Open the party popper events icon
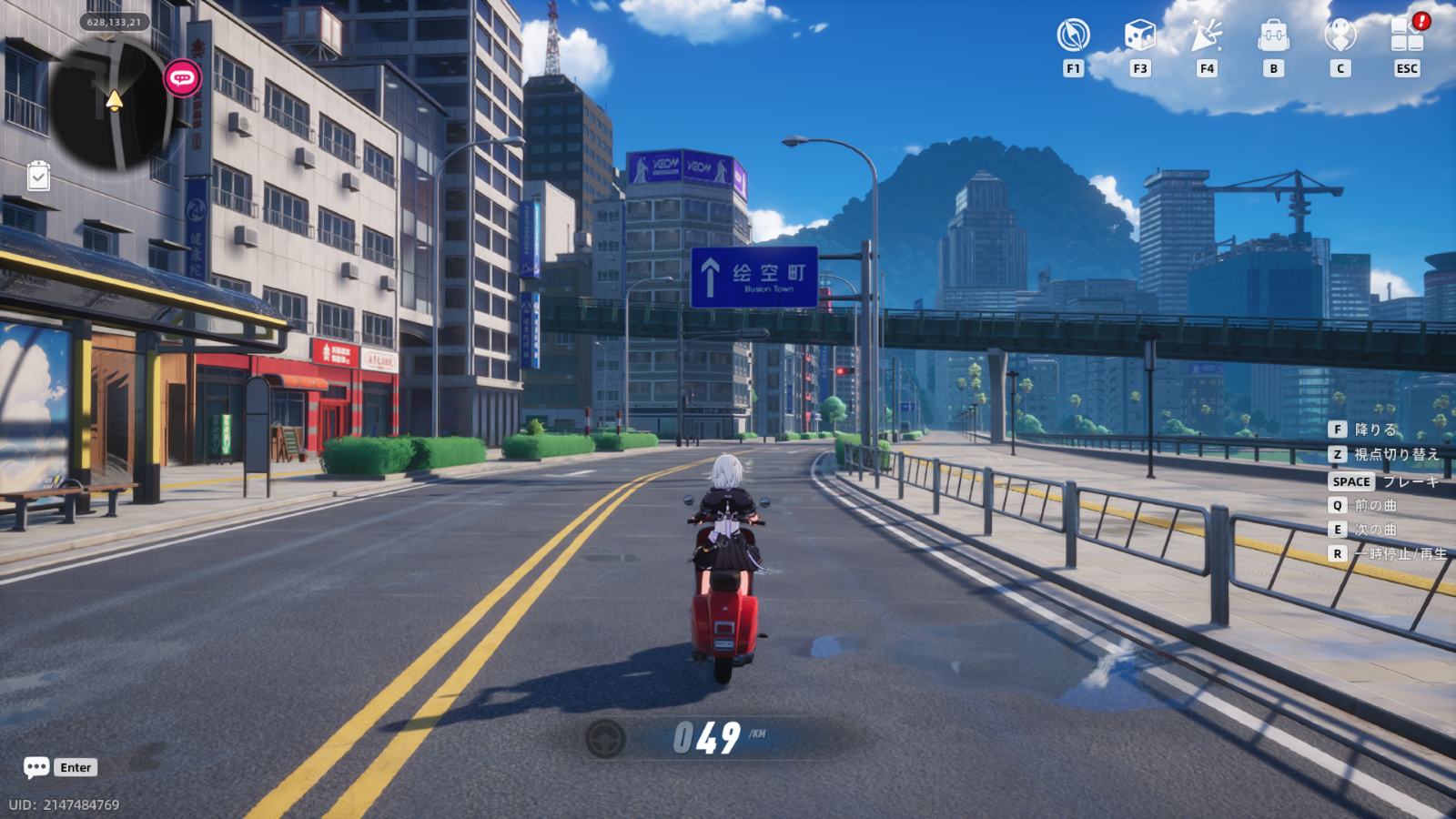Image resolution: width=1456 pixels, height=819 pixels. click(x=1207, y=36)
